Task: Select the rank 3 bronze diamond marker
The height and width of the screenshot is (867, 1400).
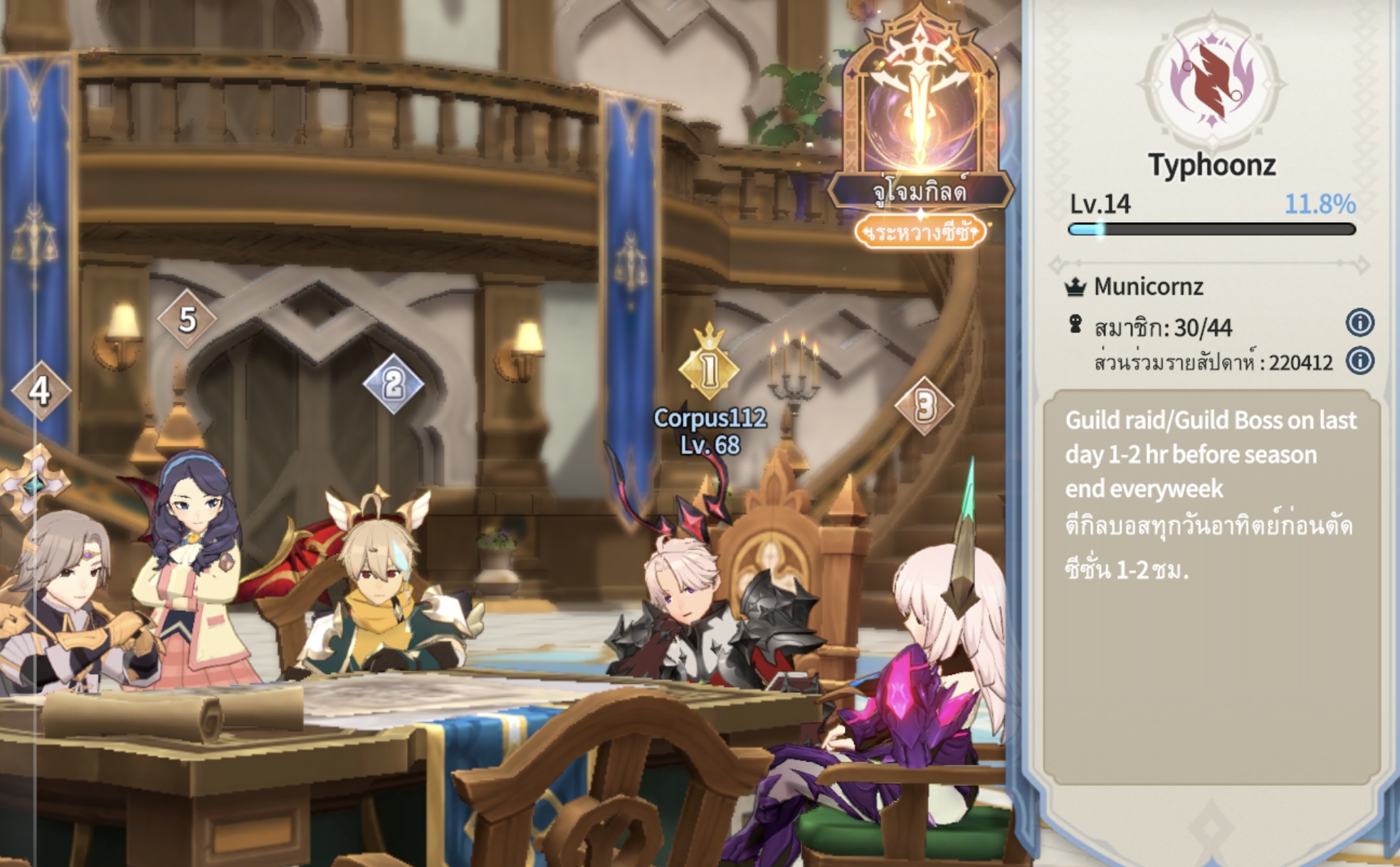Action: point(924,406)
